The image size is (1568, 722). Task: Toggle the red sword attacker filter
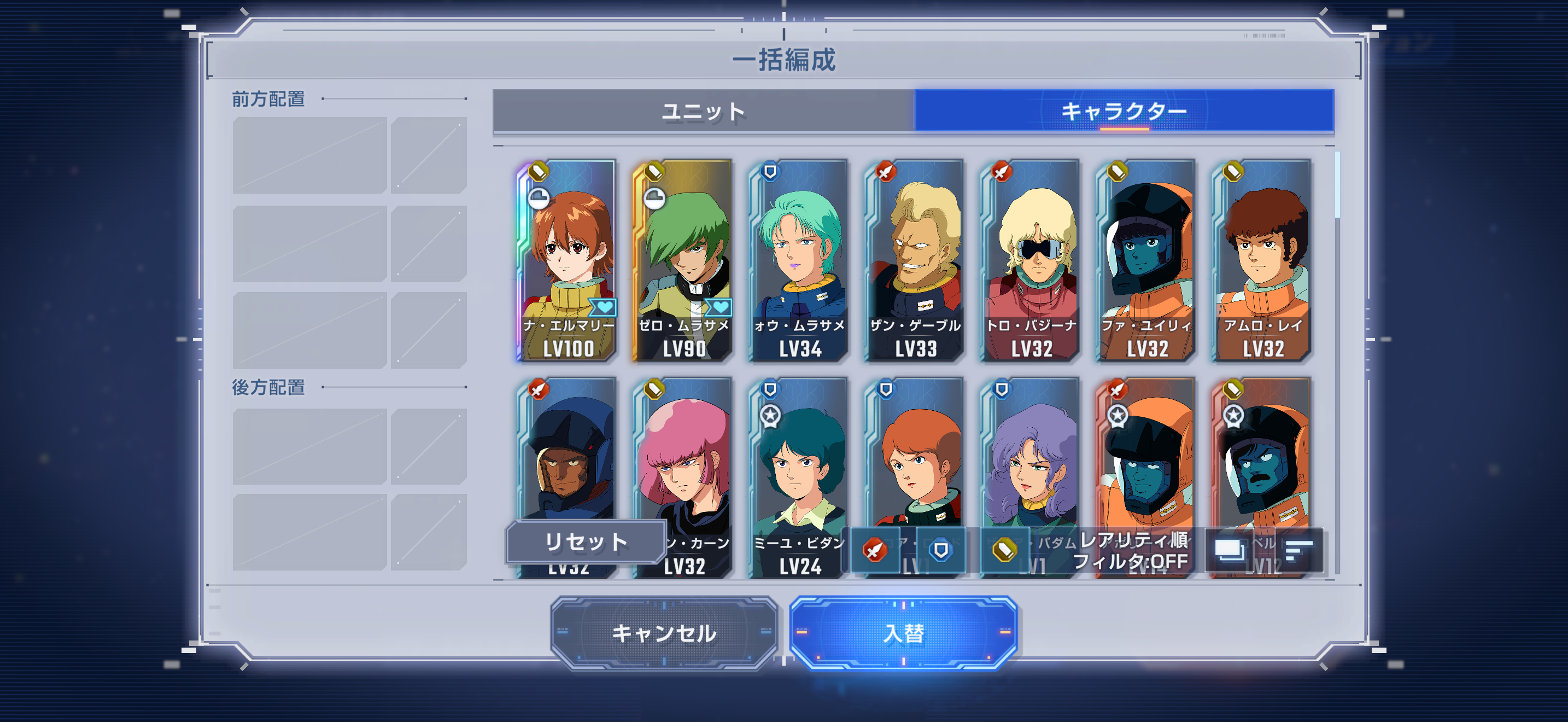[x=875, y=550]
